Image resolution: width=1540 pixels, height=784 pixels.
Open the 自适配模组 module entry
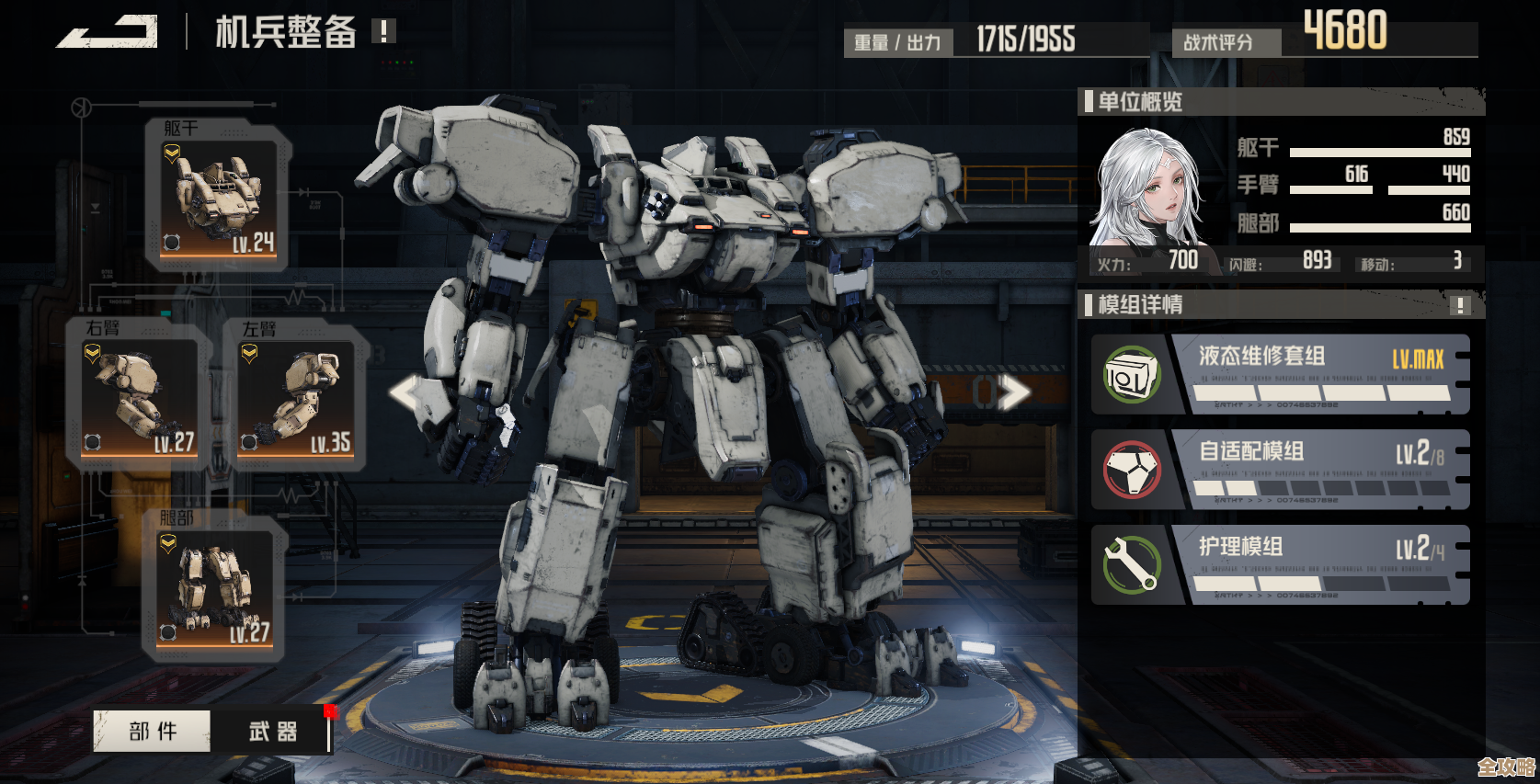[x=1282, y=470]
